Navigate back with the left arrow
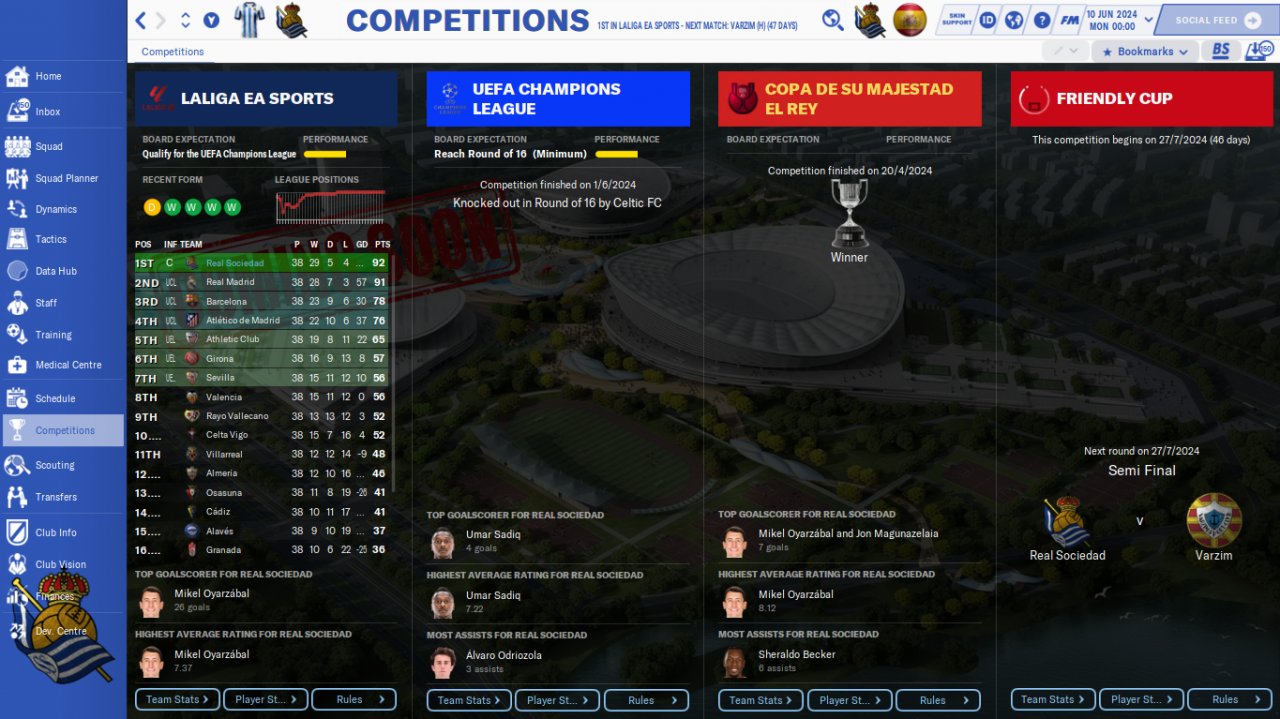Screen dimensions: 1280x719 [141, 20]
